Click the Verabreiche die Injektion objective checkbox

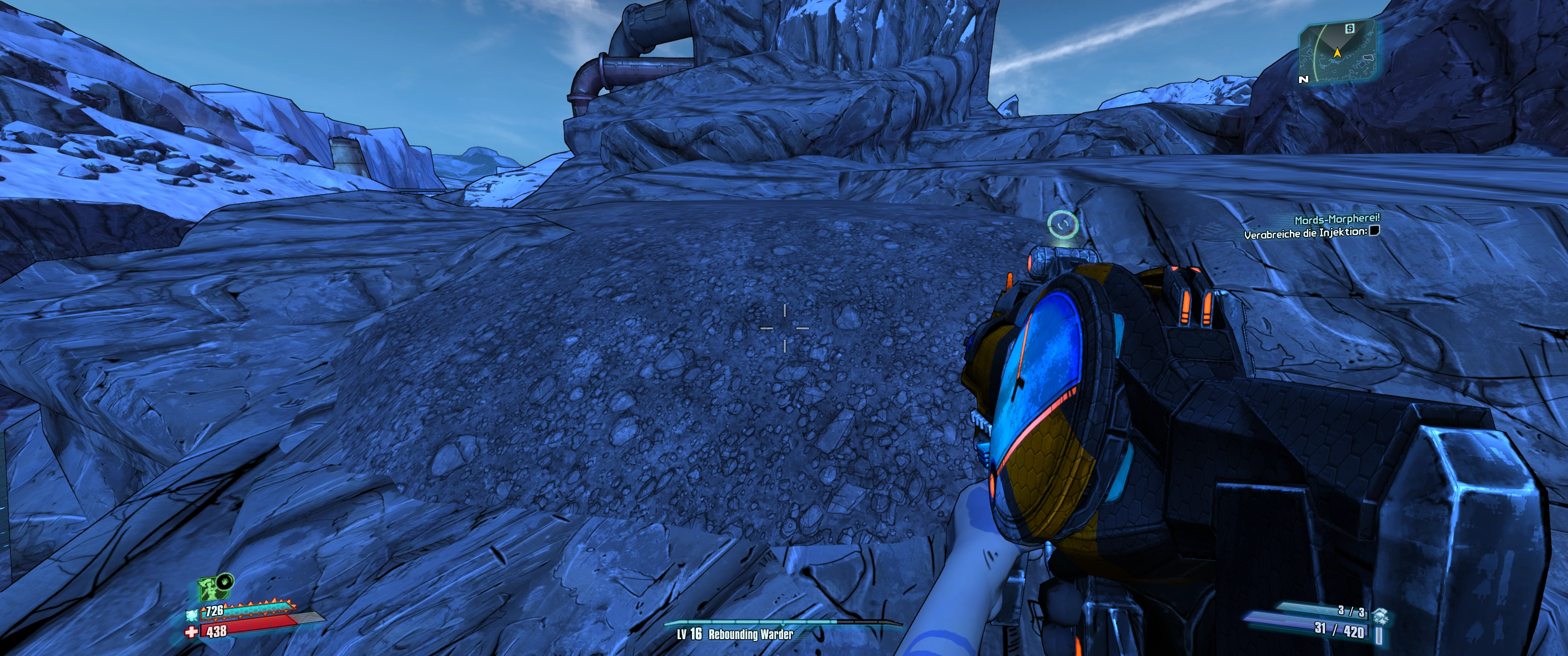click(x=1374, y=231)
